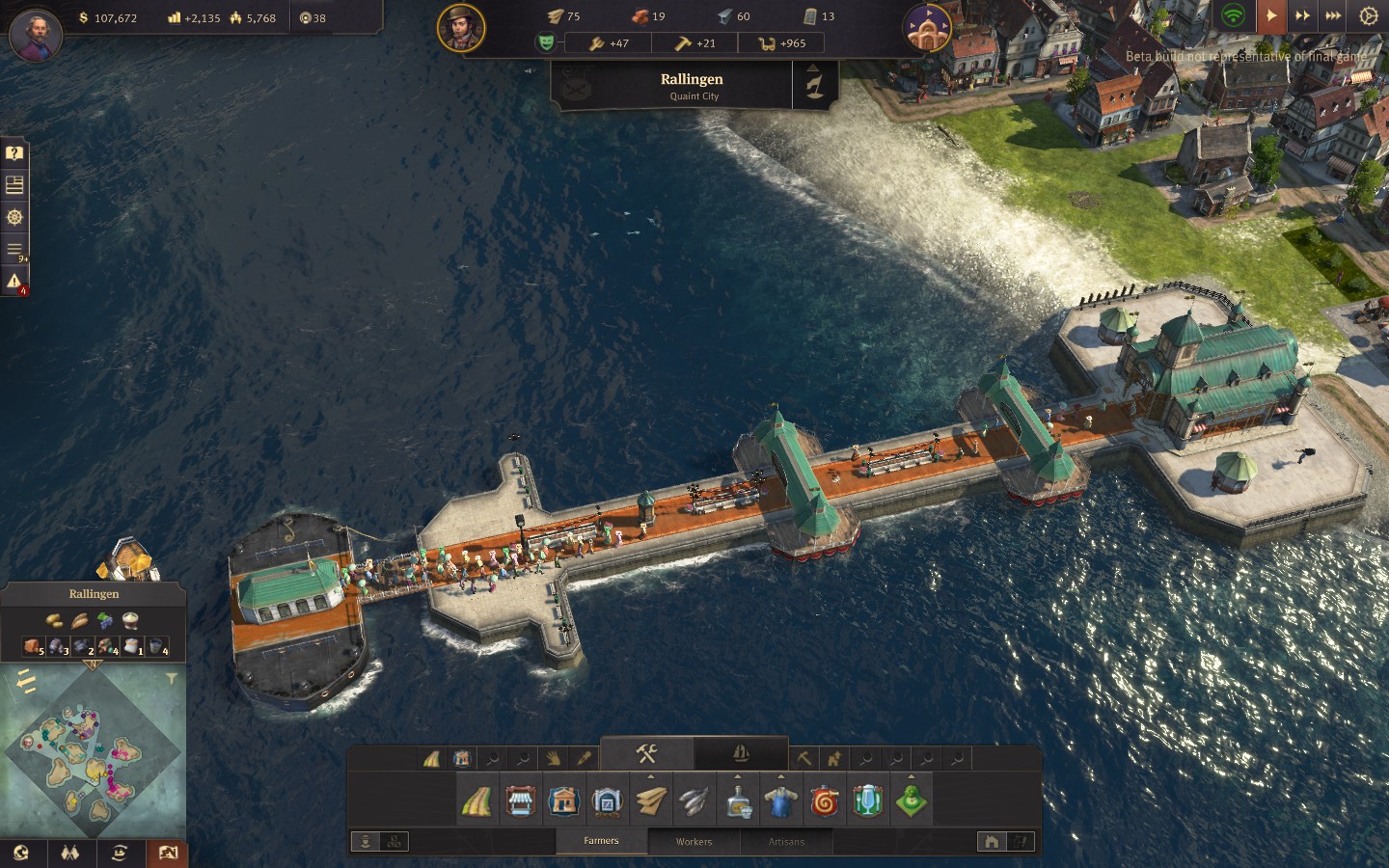Open the minimap filter funnel
The height and width of the screenshot is (868, 1389).
(172, 679)
